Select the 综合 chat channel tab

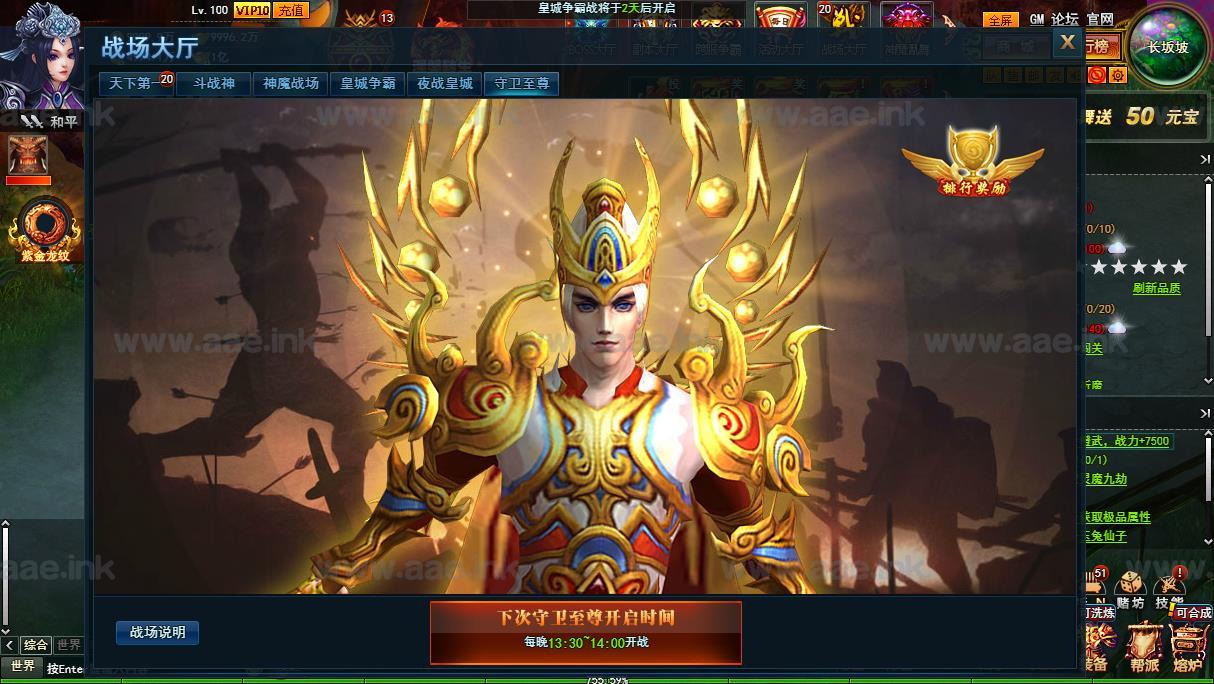(x=36, y=645)
